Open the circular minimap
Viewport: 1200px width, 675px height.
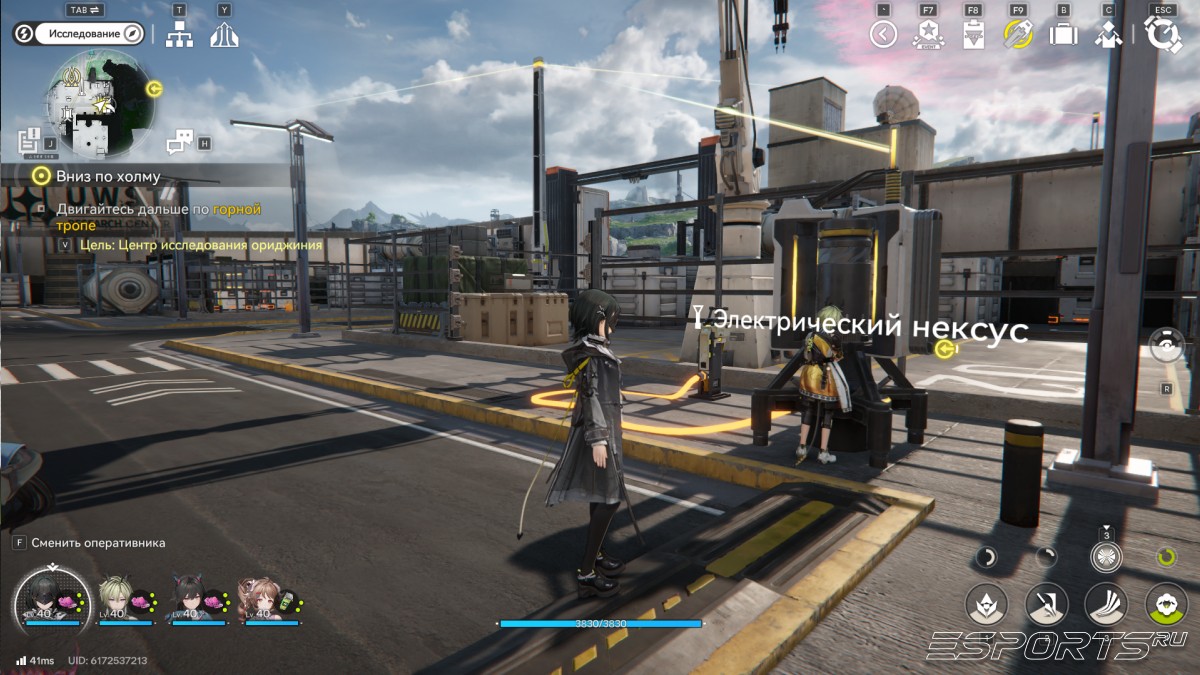pyautogui.click(x=100, y=104)
